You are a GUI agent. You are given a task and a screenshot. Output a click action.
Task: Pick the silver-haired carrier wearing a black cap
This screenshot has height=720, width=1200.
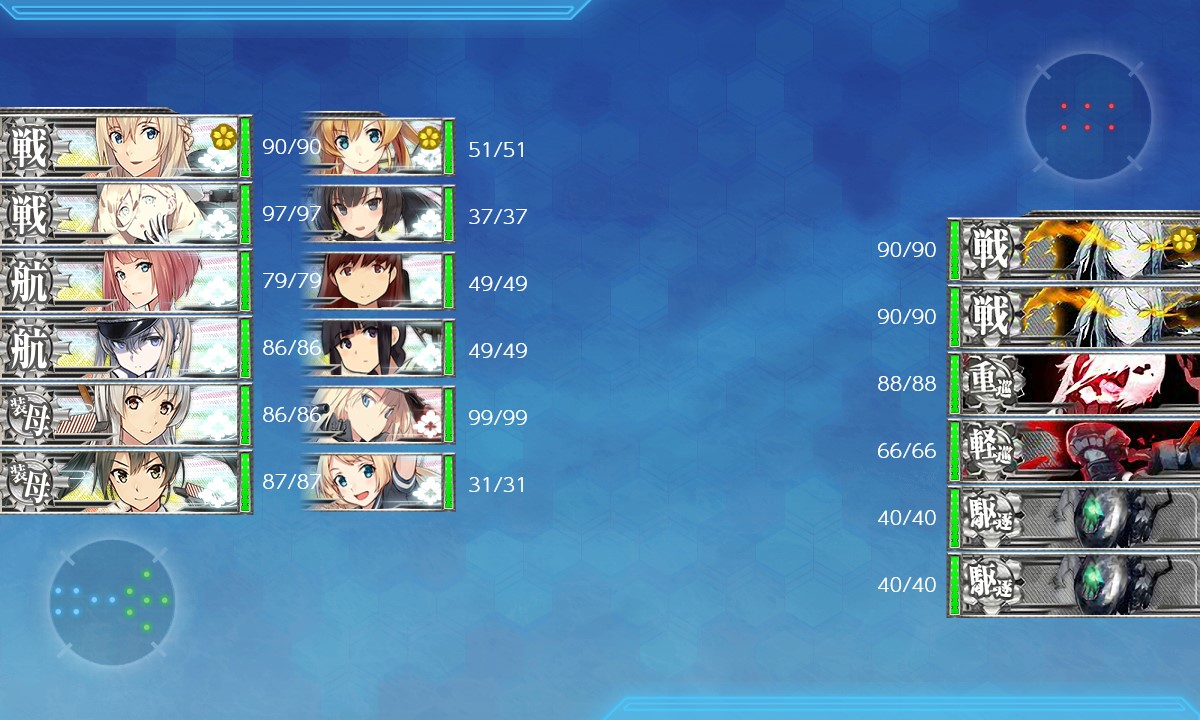coord(125,348)
